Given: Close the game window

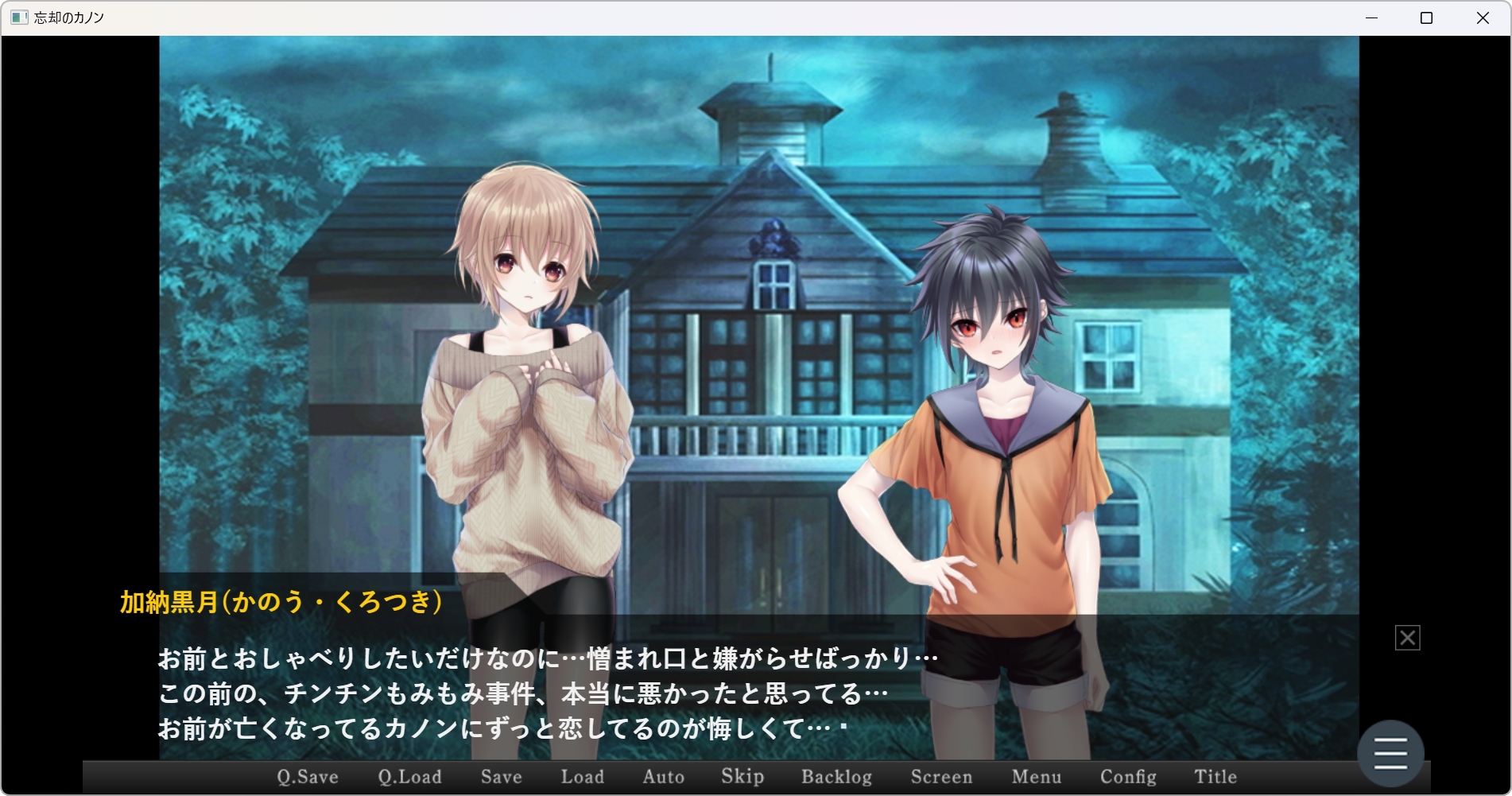Looking at the screenshot, I should coord(1483,18).
